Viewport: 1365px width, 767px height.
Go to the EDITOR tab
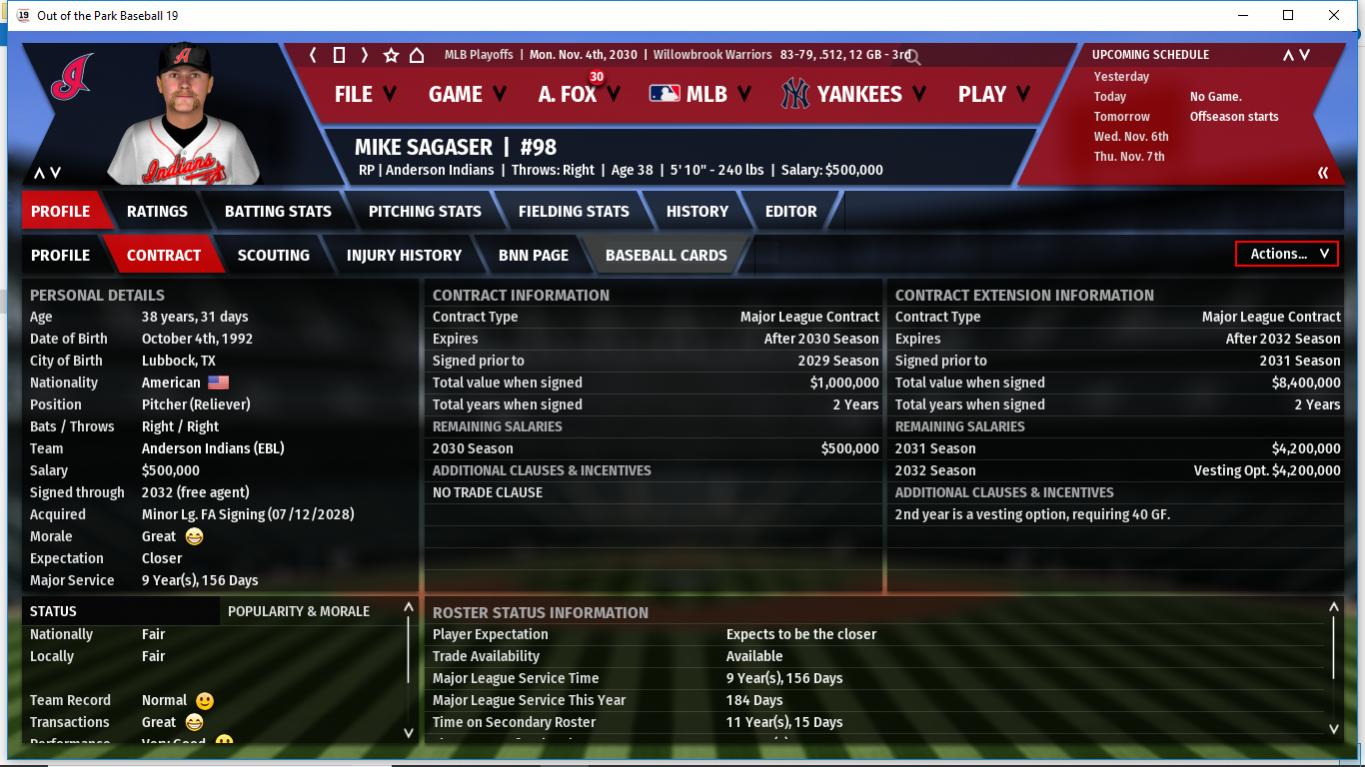coord(791,211)
